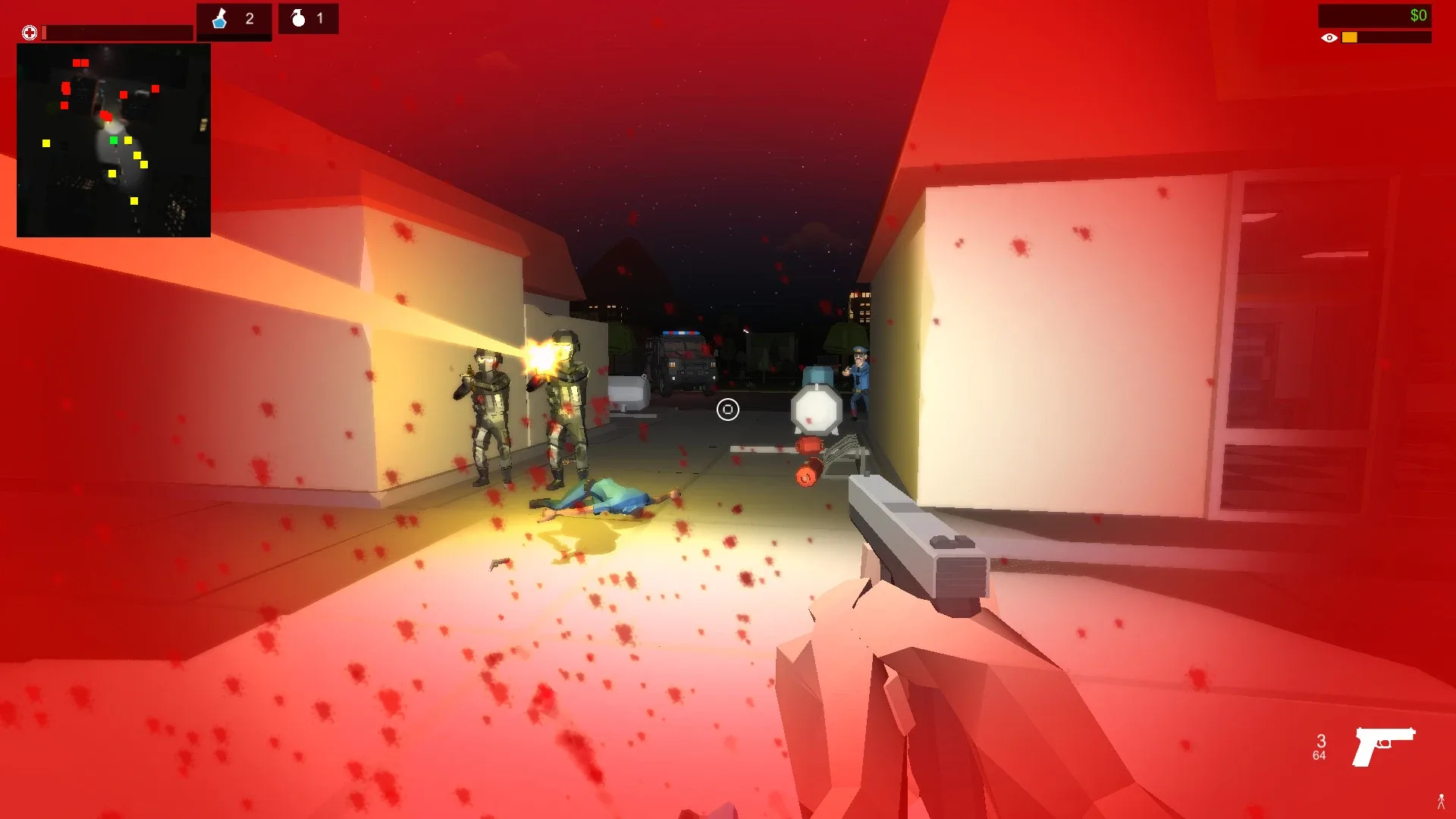This screenshot has width=1456, height=819.
Task: Click the grenade inventory icon
Action: (x=300, y=18)
